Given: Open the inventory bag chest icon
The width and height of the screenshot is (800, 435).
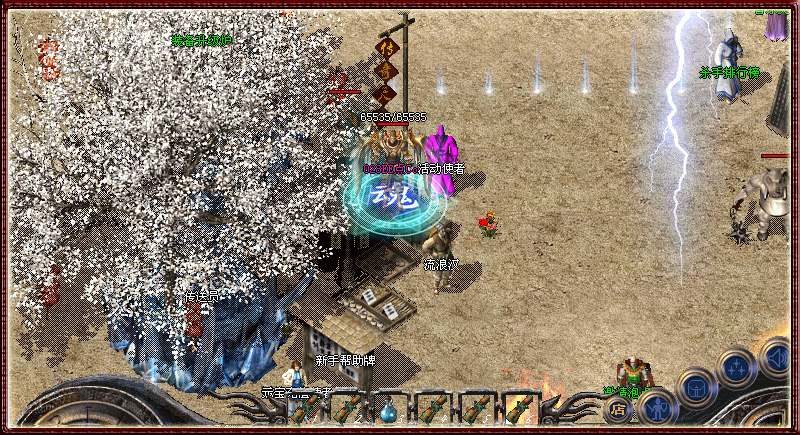Looking at the screenshot, I should coord(695,387).
